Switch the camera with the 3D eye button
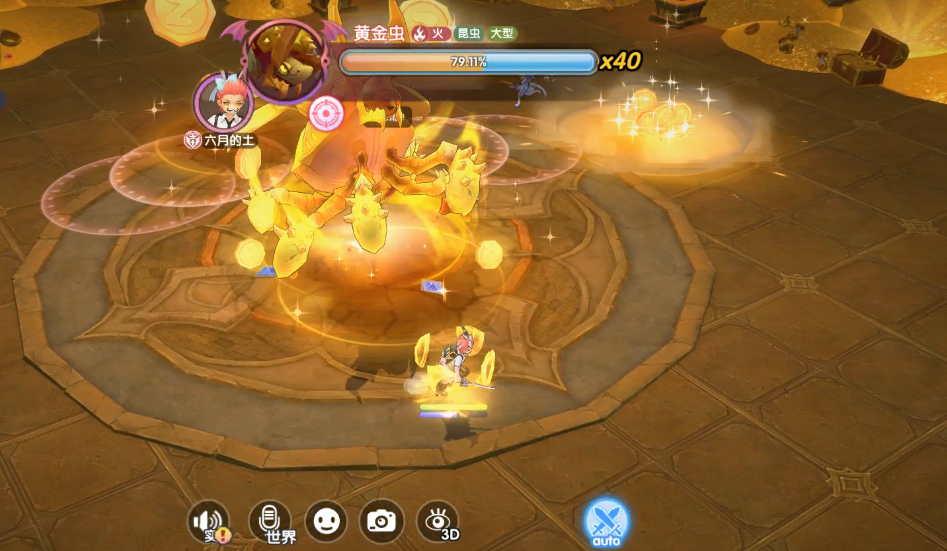Screen dimensions: 947x551 [x=437, y=521]
